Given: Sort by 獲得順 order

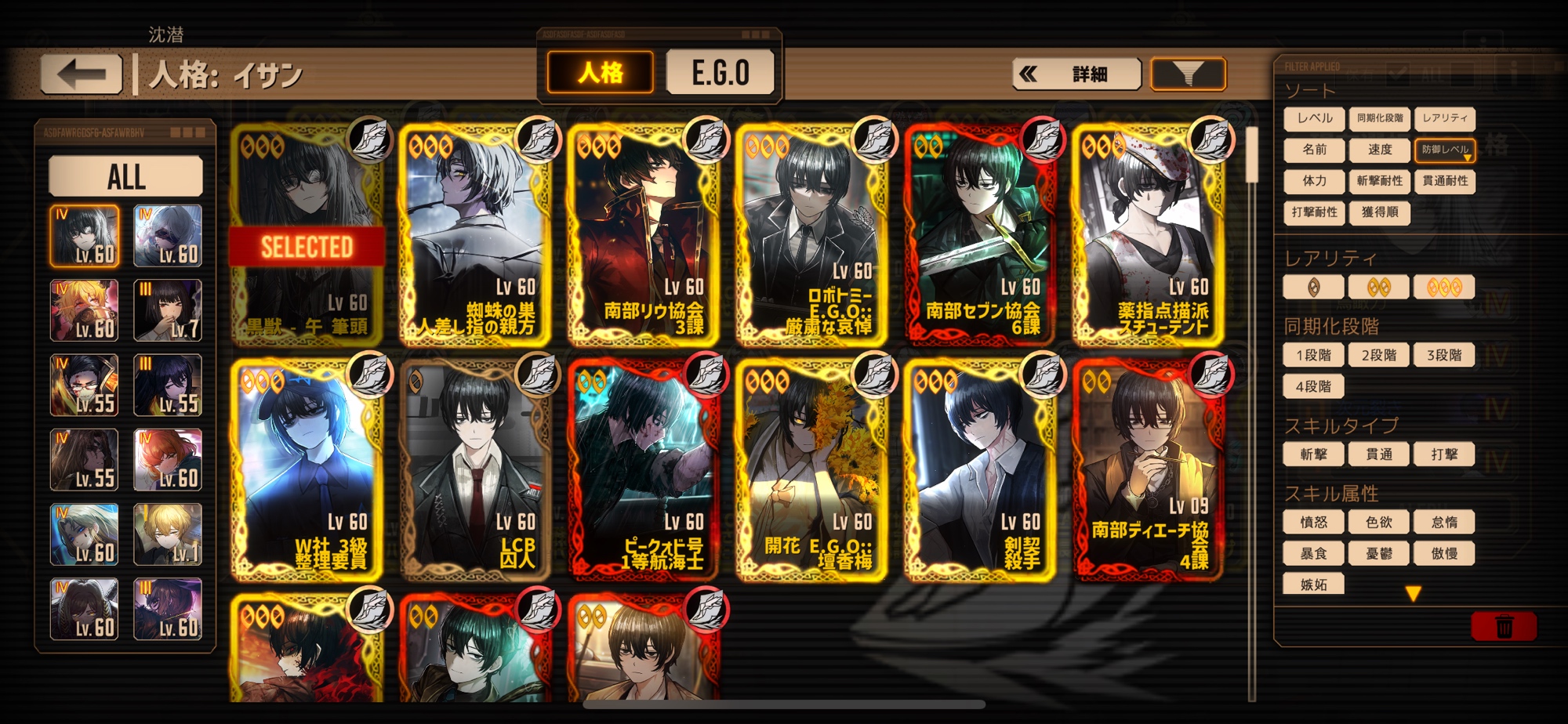Looking at the screenshot, I should [1379, 212].
